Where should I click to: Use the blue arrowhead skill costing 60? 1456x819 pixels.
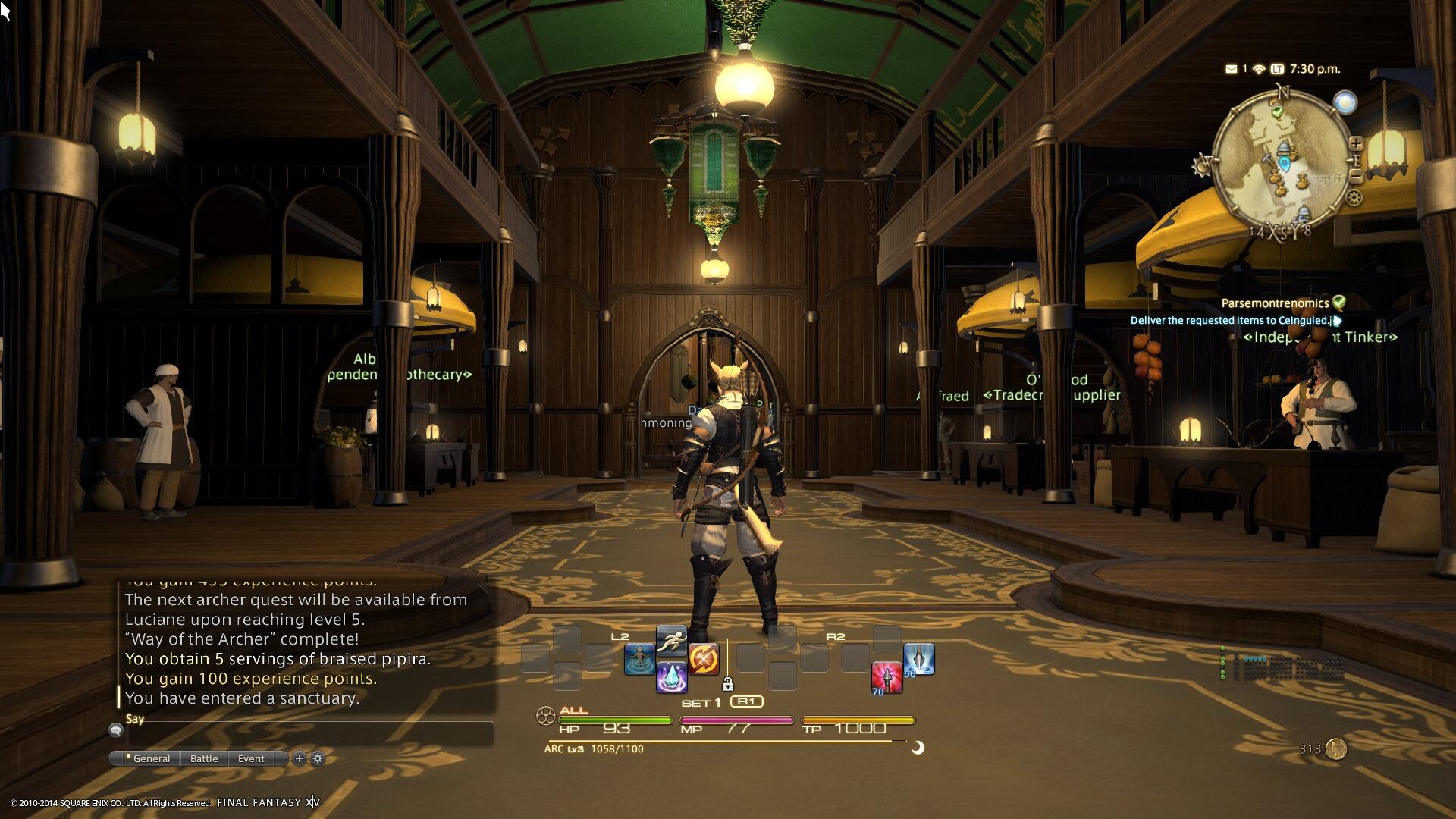point(918,659)
